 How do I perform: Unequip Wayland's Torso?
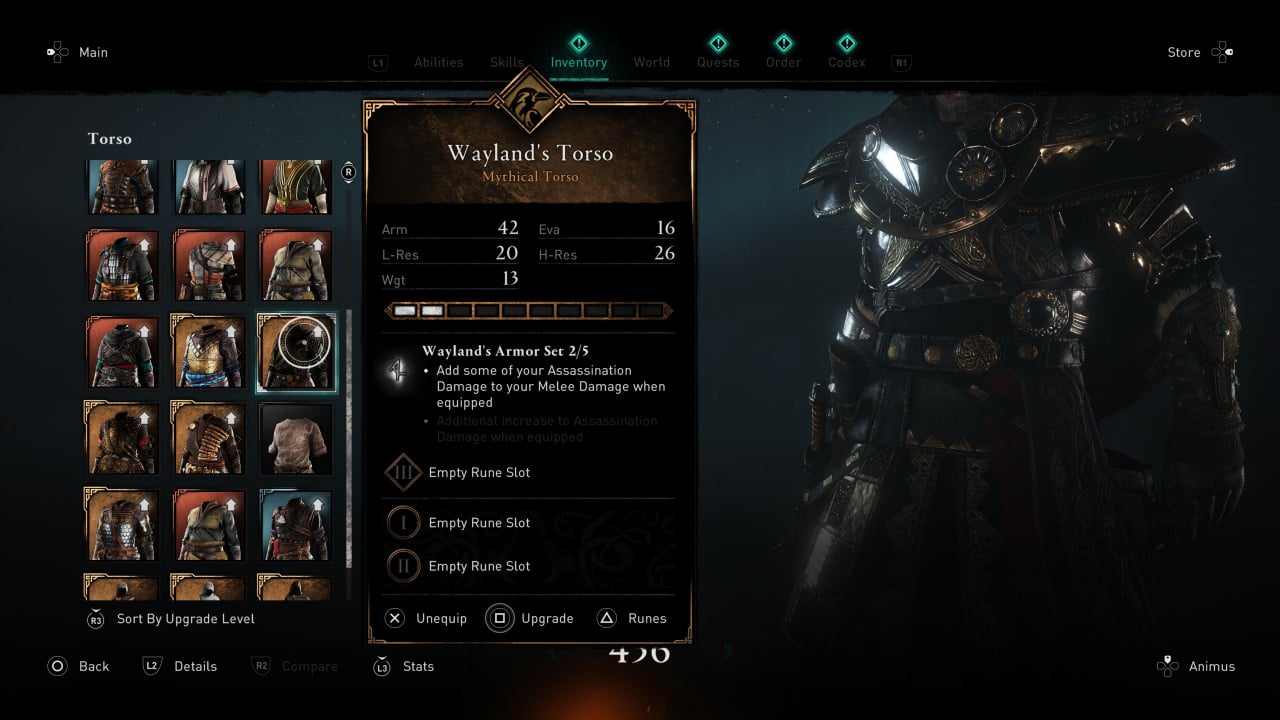click(x=427, y=618)
